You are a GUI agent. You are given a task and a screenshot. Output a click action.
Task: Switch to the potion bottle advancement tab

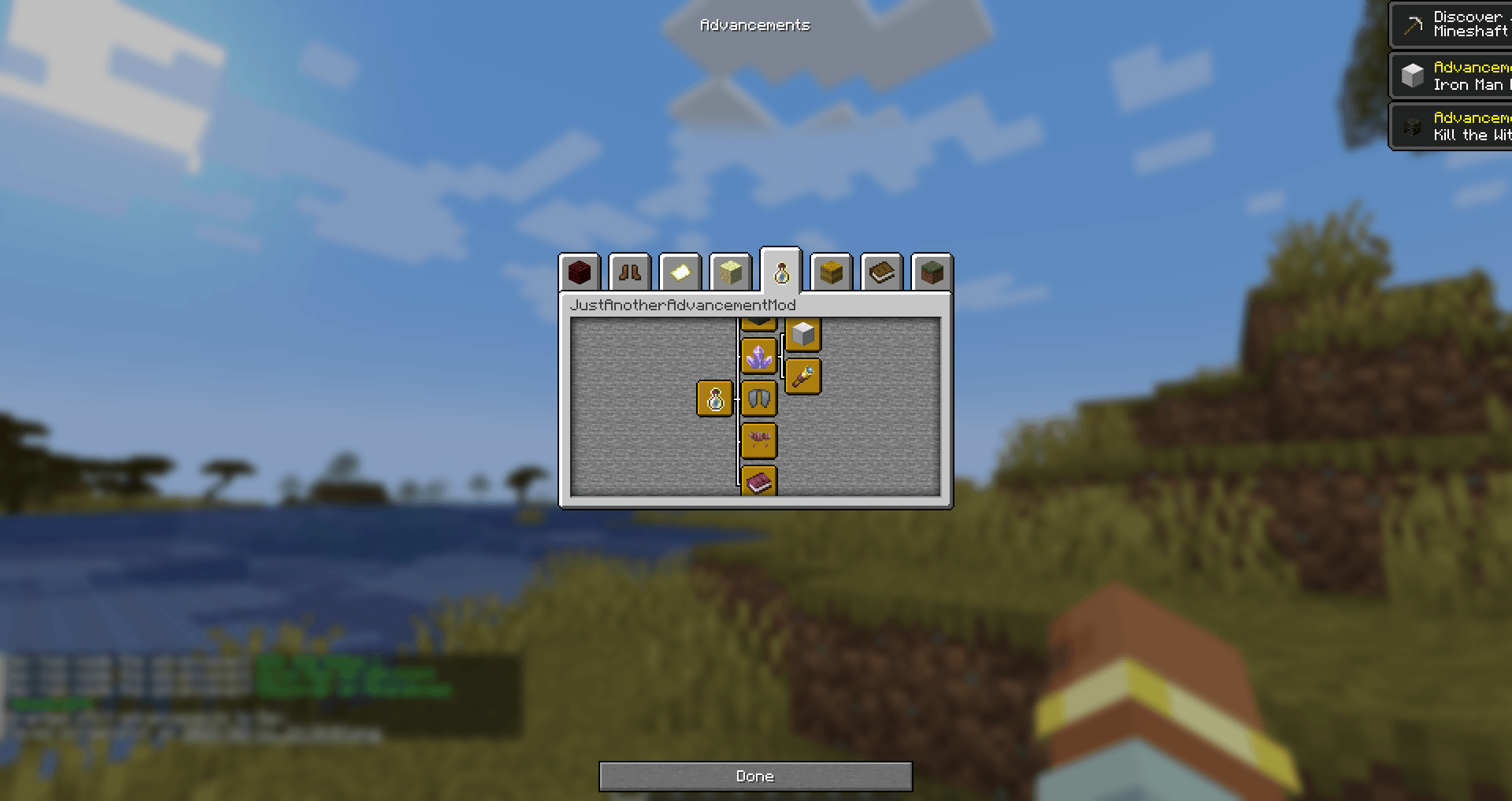pyautogui.click(x=782, y=273)
